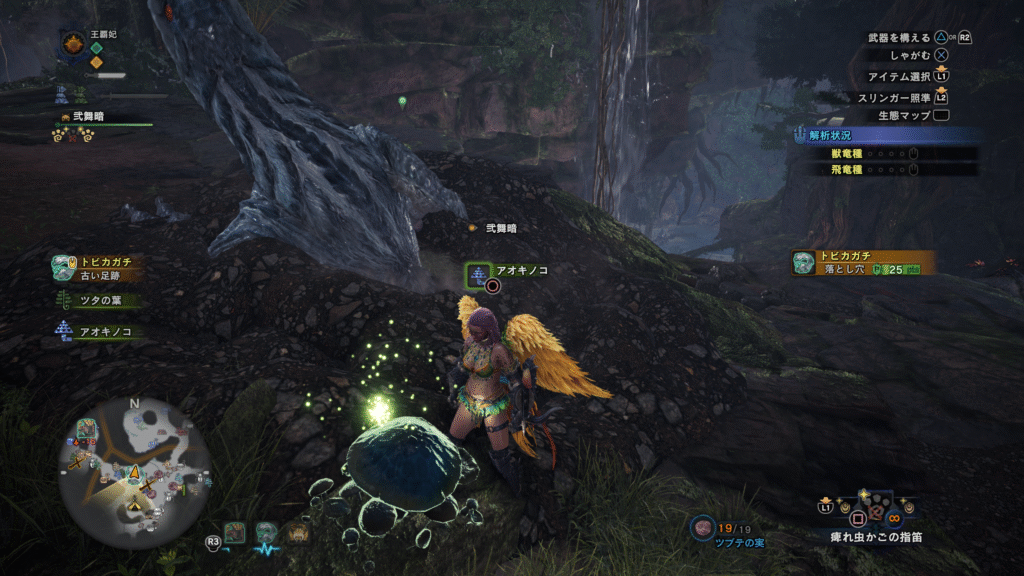Choose the orange monster icon beside the minimap
Image resolution: width=1024 pixels, height=576 pixels.
pos(297,533)
